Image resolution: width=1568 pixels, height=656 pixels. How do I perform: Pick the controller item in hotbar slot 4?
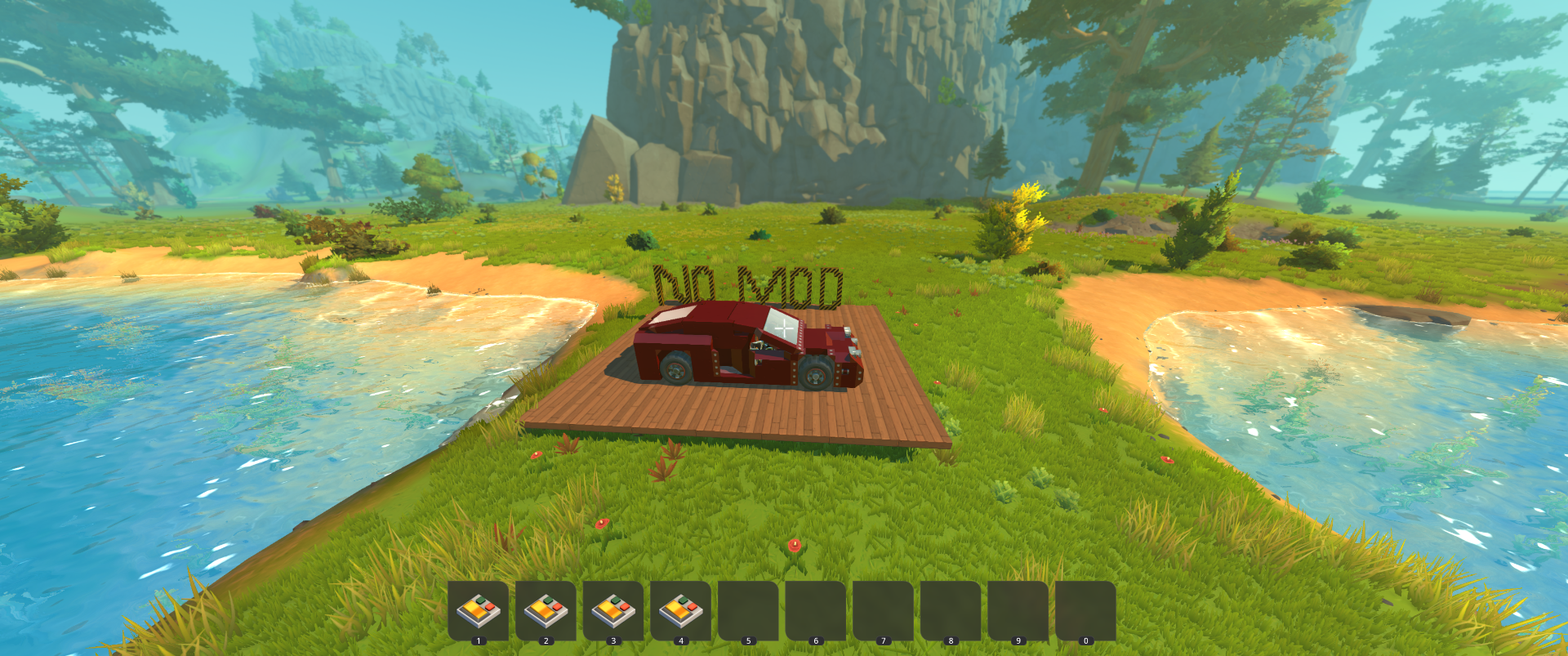coord(680,610)
